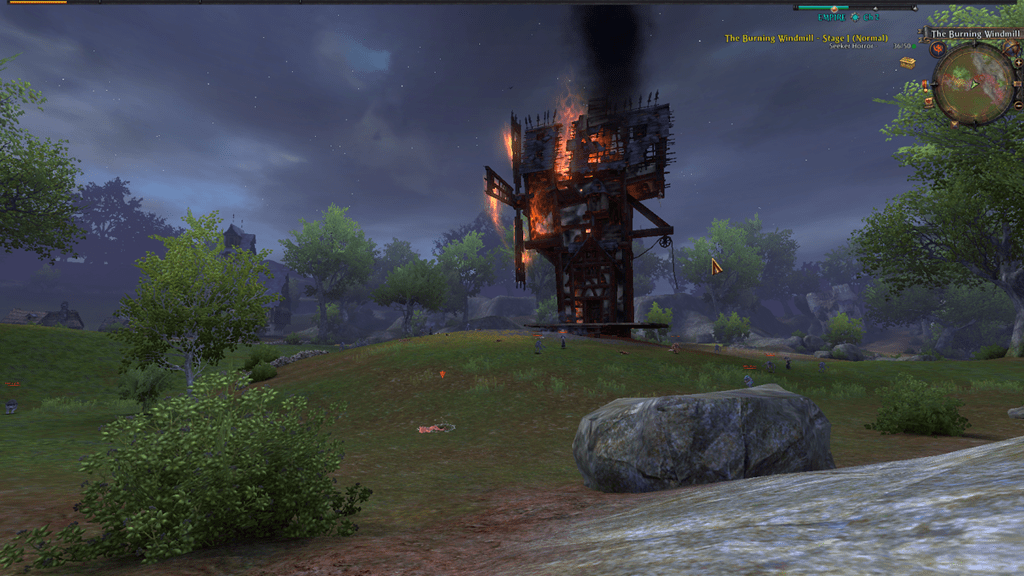Click the minimap zoom-out minus button
The height and width of the screenshot is (576, 1024).
click(1018, 105)
